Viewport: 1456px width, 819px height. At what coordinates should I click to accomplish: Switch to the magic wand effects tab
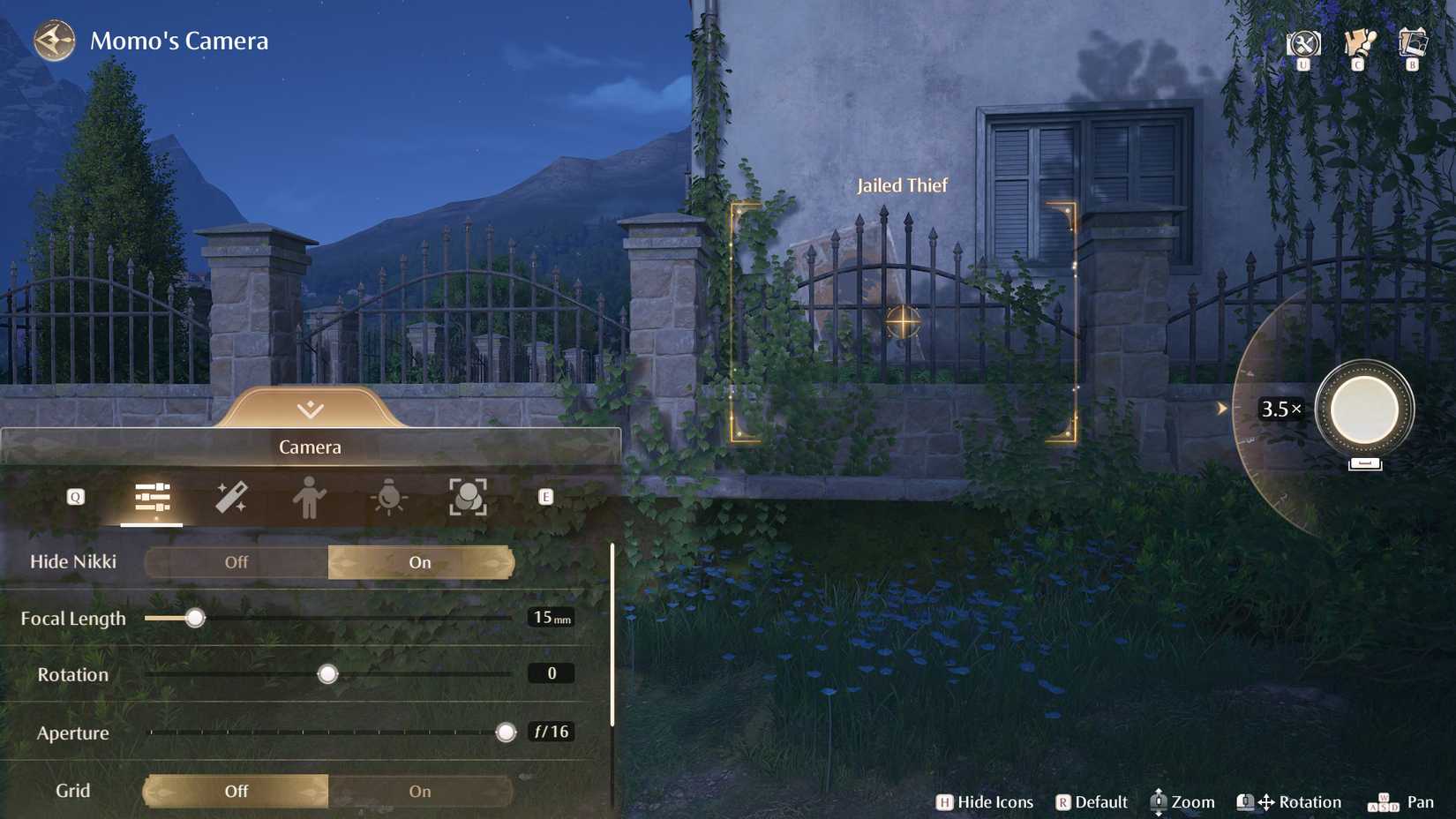231,498
